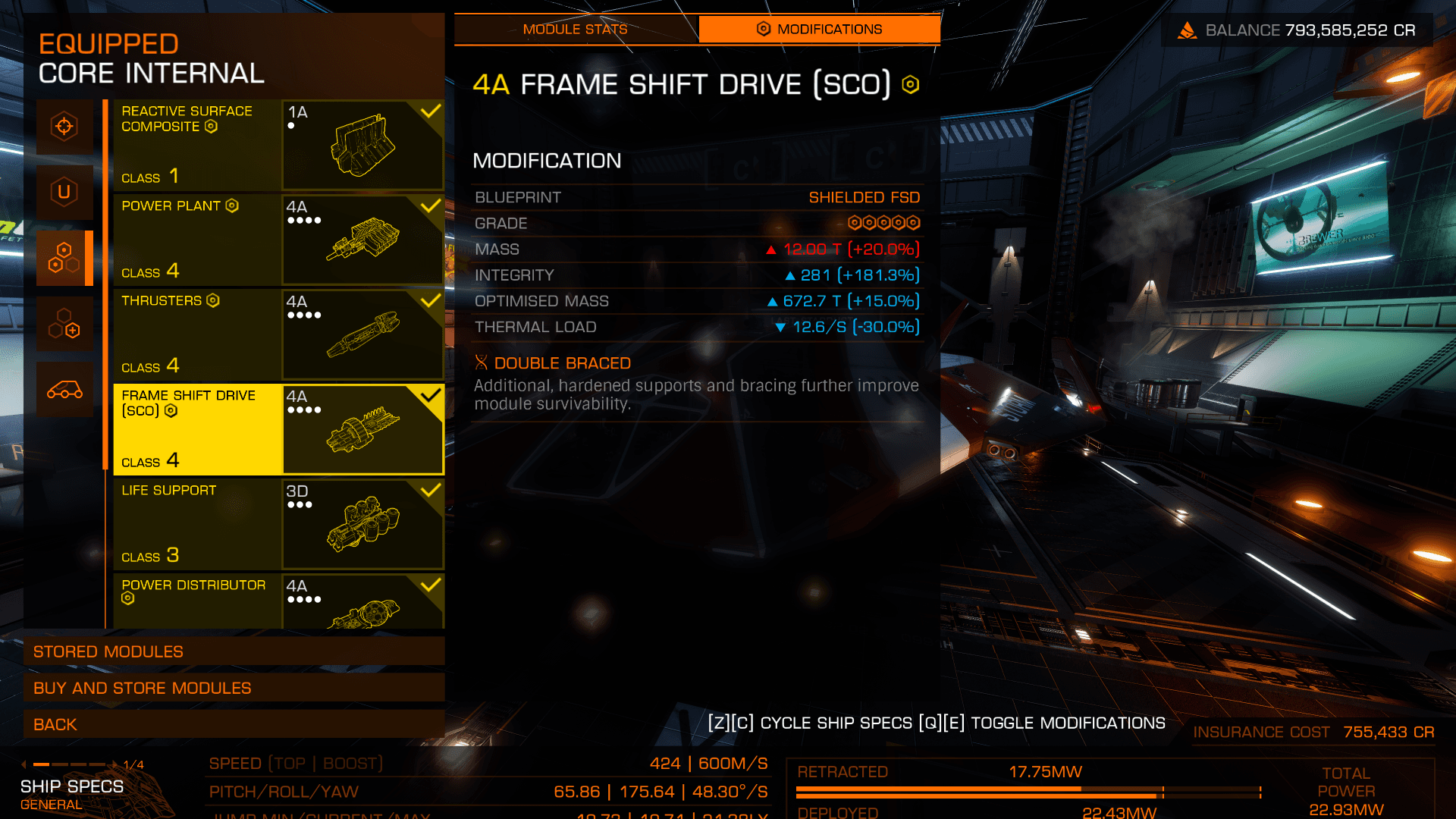
Task: Go back with the Back button
Action: (x=234, y=724)
